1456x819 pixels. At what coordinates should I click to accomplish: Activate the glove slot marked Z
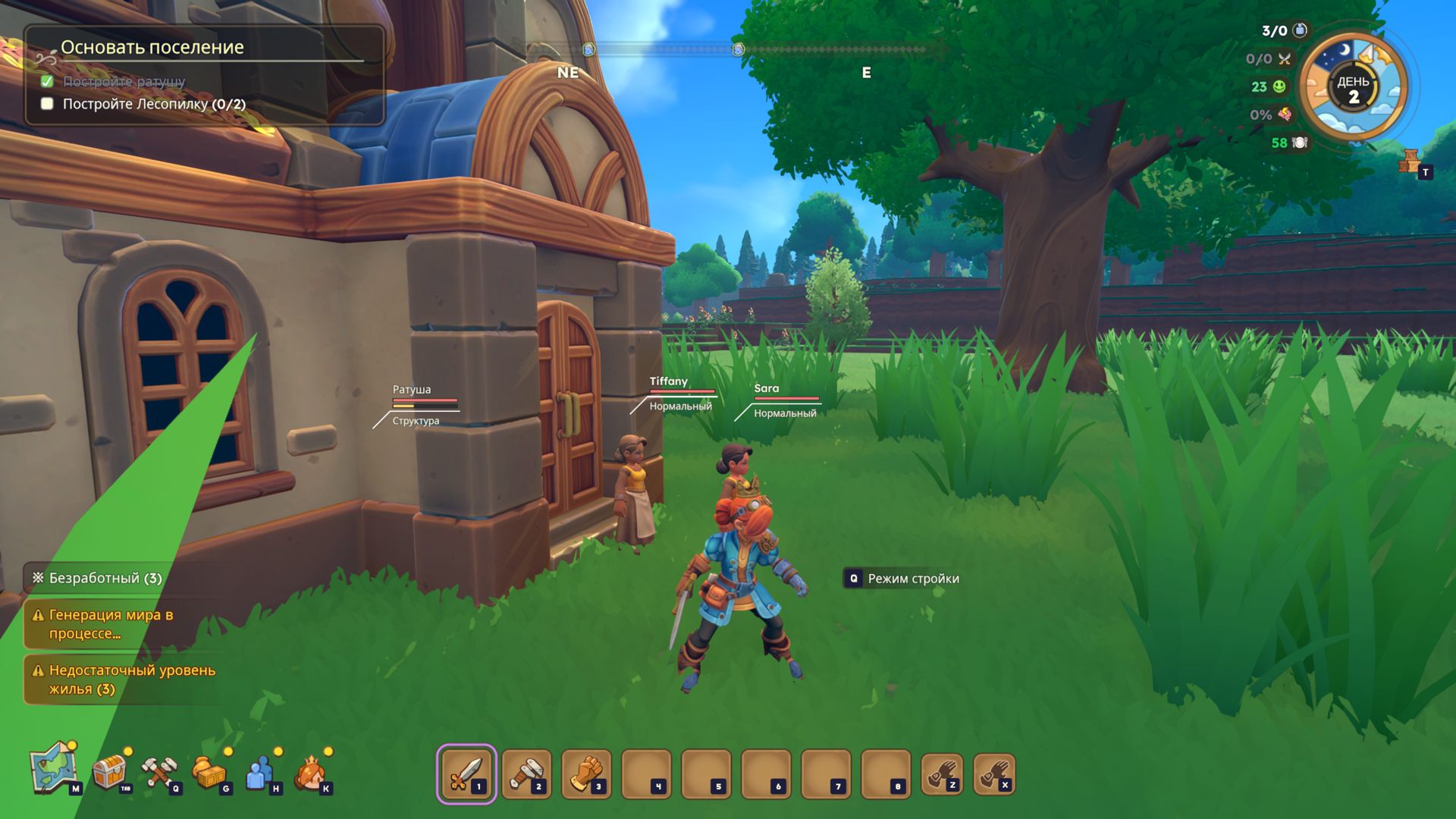pyautogui.click(x=942, y=774)
